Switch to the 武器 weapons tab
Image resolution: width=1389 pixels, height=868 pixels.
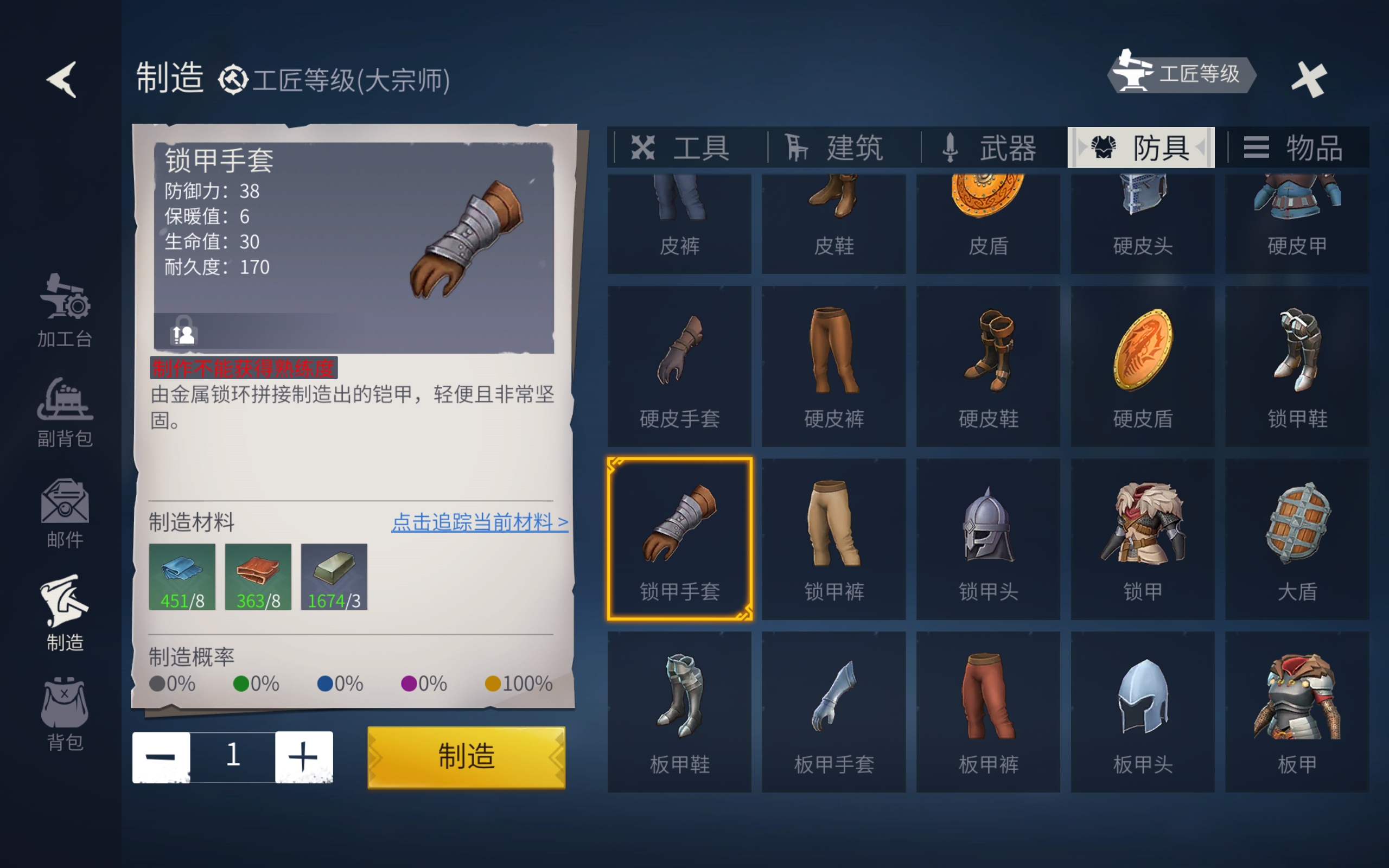[990, 148]
